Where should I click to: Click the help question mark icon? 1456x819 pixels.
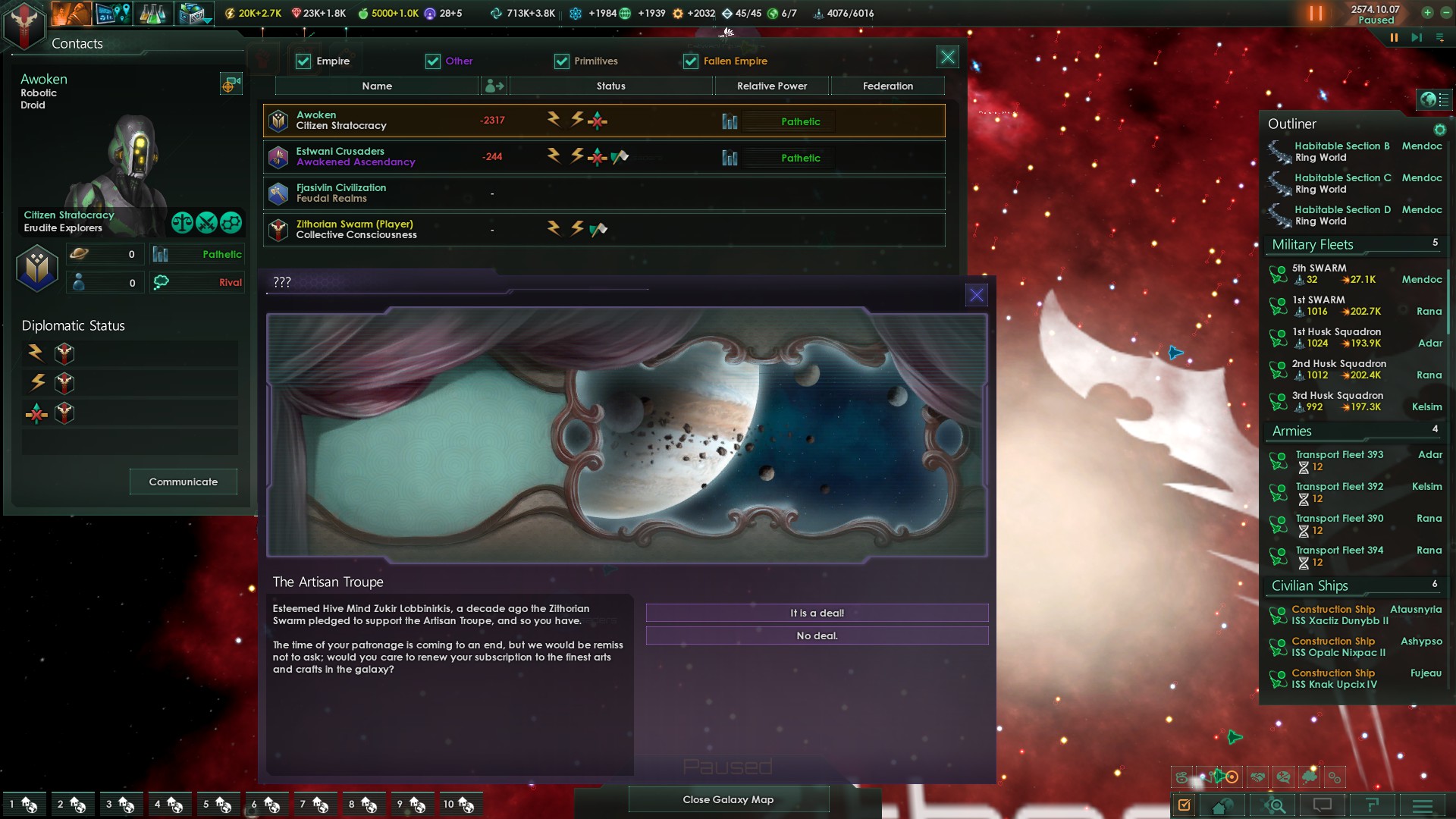1373,805
